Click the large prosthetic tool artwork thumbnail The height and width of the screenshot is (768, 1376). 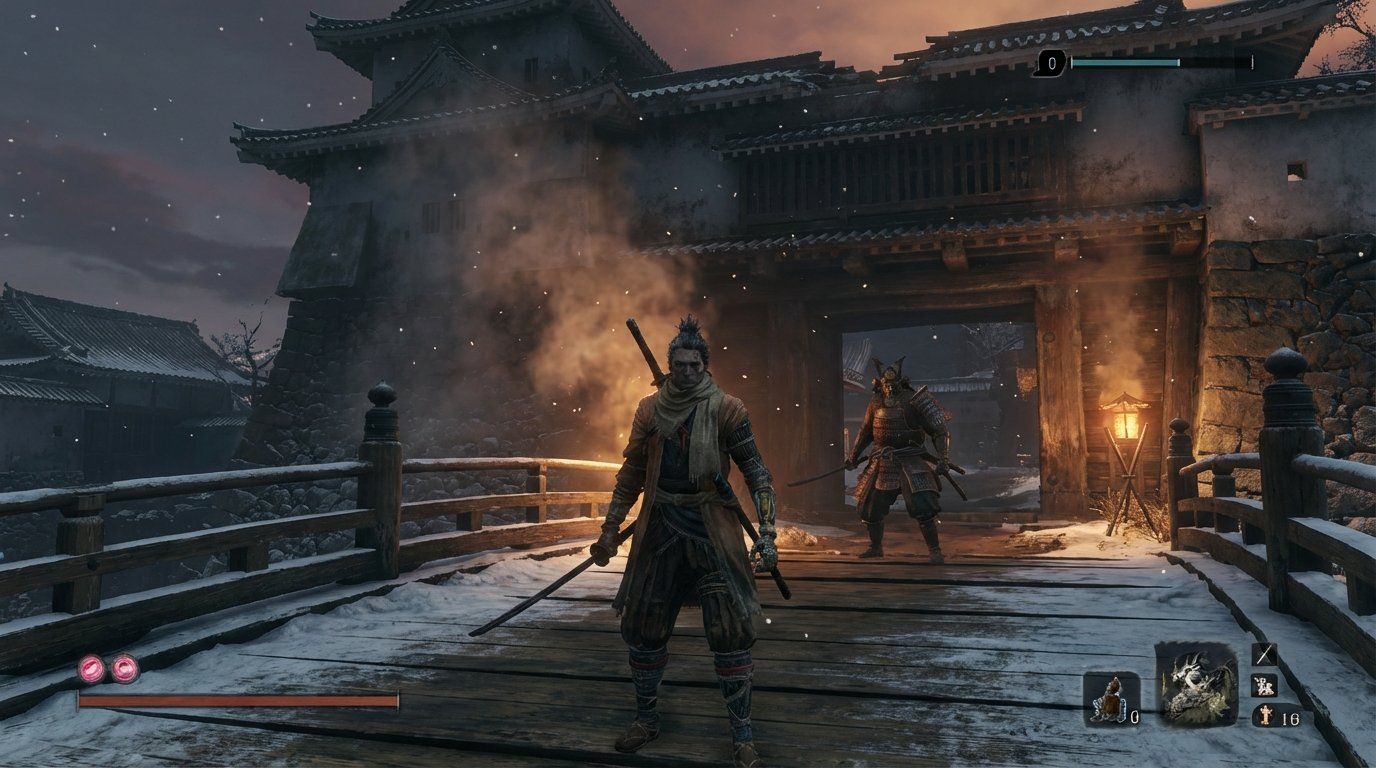(x=1196, y=685)
